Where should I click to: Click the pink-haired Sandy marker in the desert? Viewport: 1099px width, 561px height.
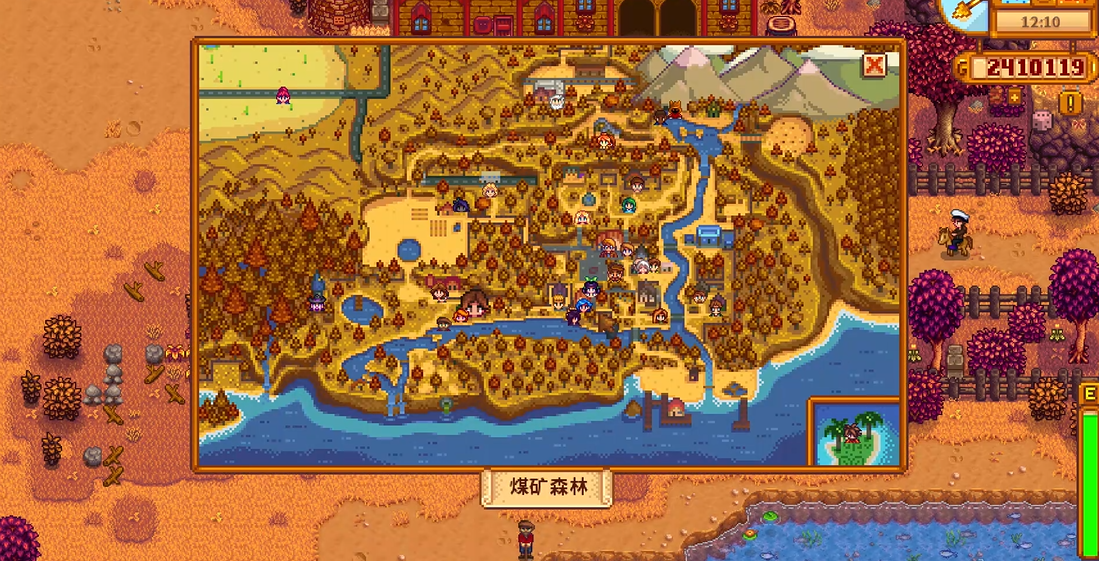283,95
